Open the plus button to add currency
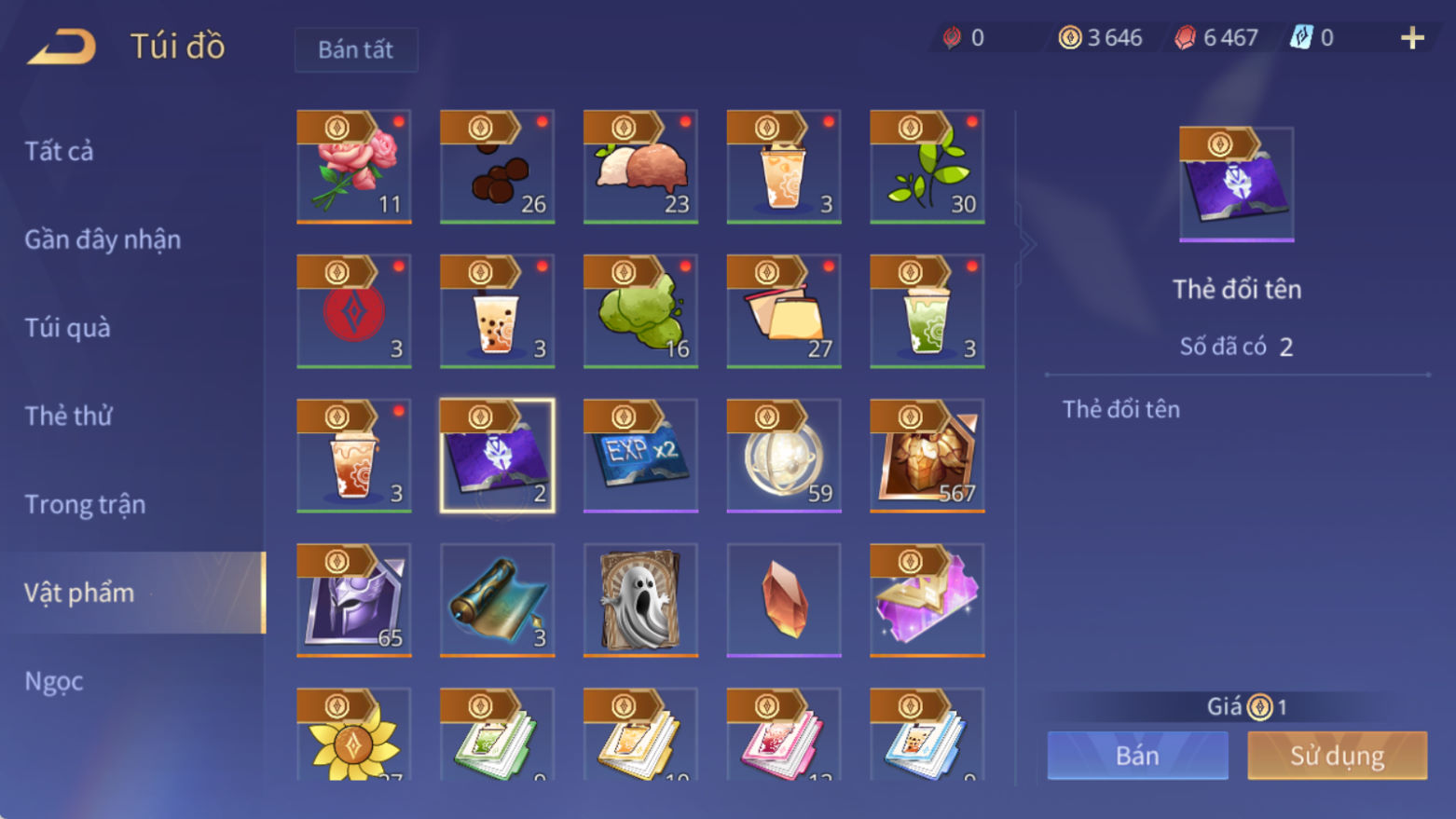 point(1412,38)
